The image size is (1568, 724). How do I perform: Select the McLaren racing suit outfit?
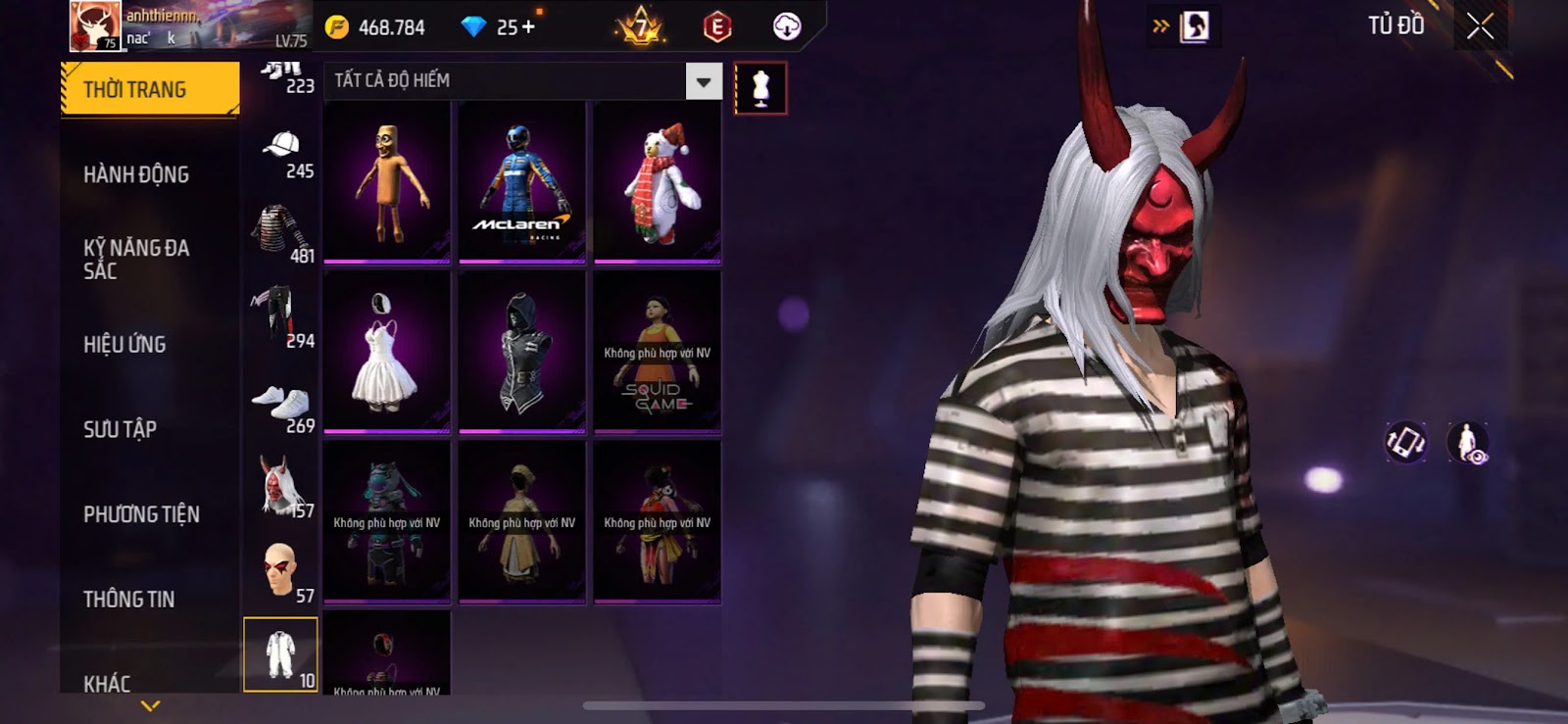click(521, 182)
